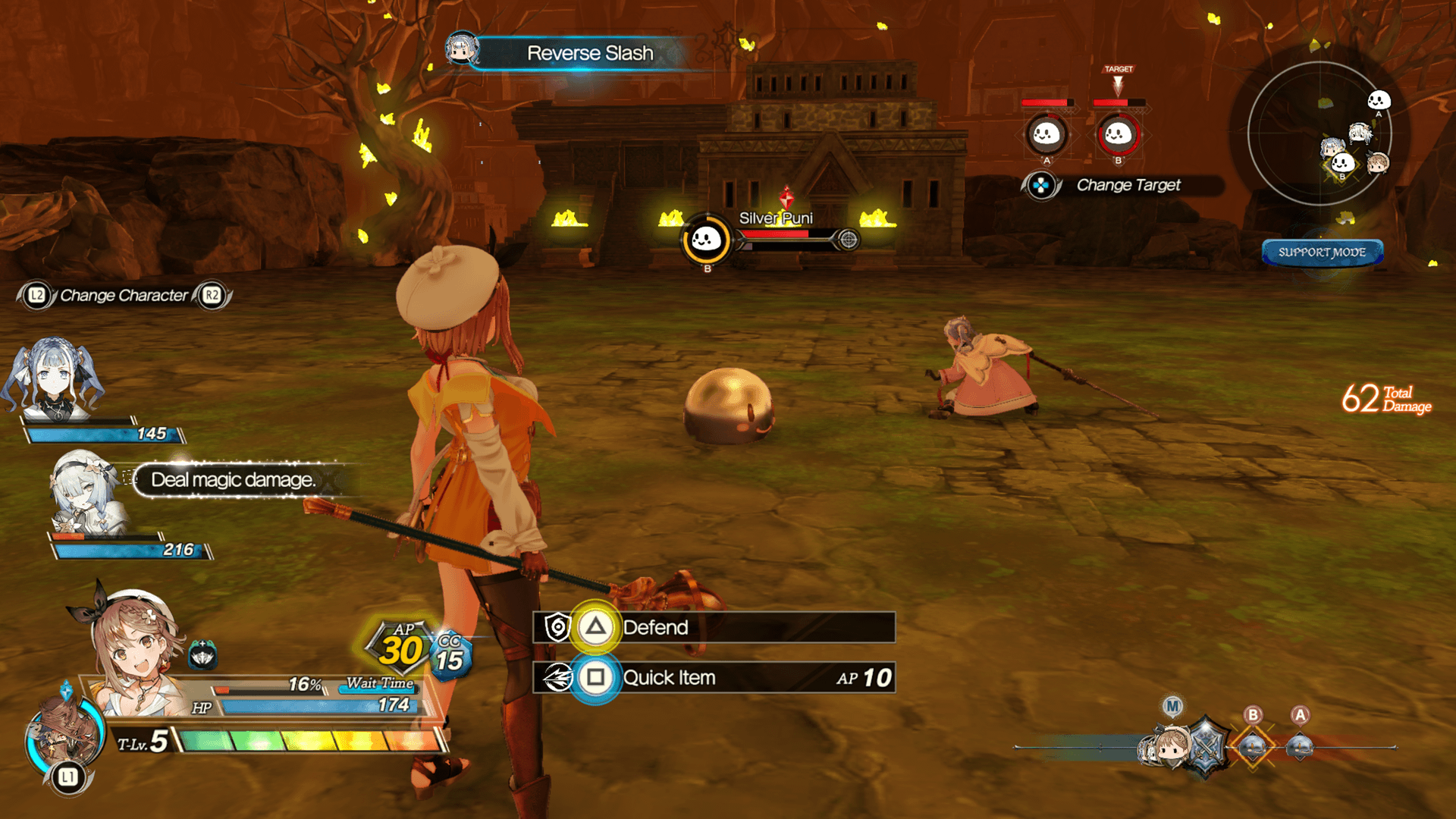This screenshot has width=1456, height=819.
Task: Toggle the Support Mode button
Action: click(x=1322, y=253)
